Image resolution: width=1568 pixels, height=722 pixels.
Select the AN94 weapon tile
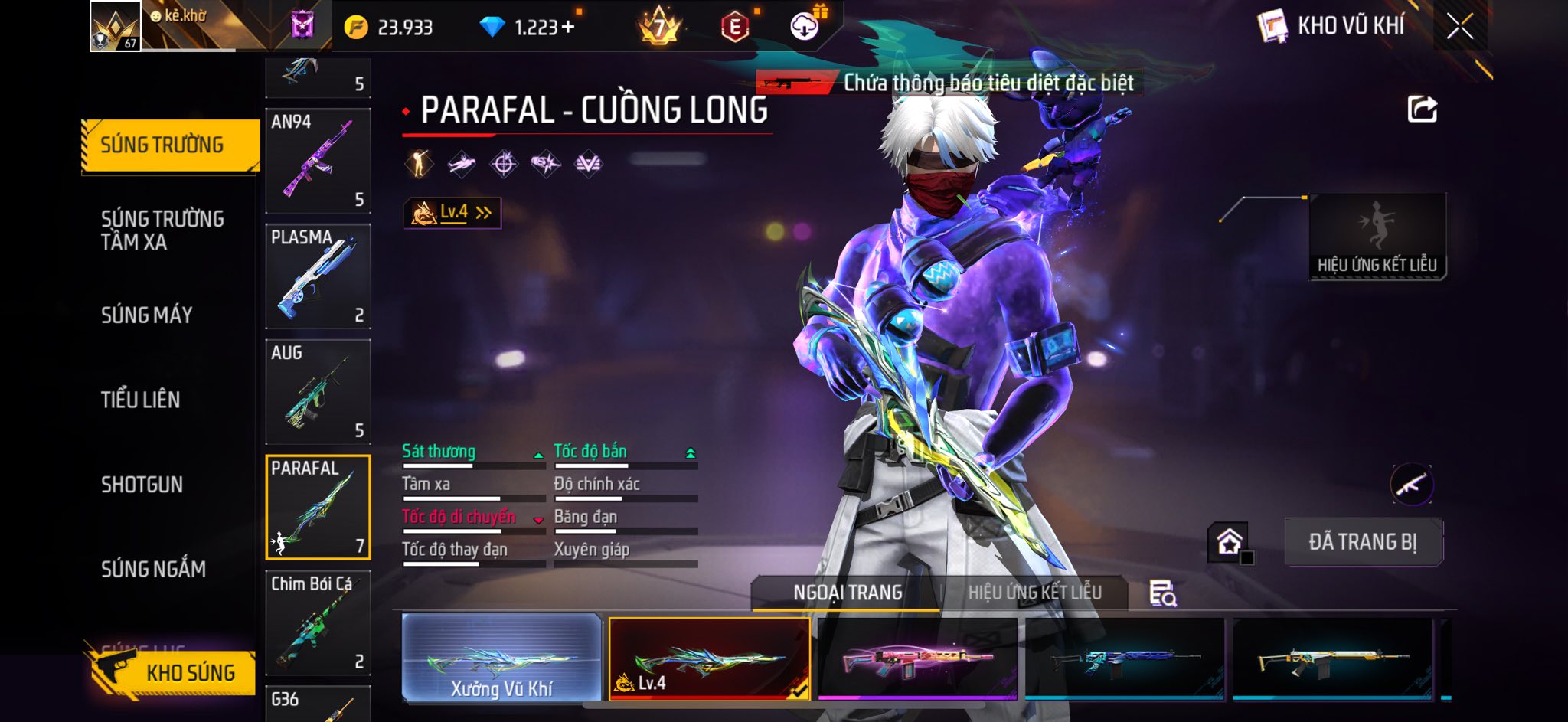click(x=318, y=161)
